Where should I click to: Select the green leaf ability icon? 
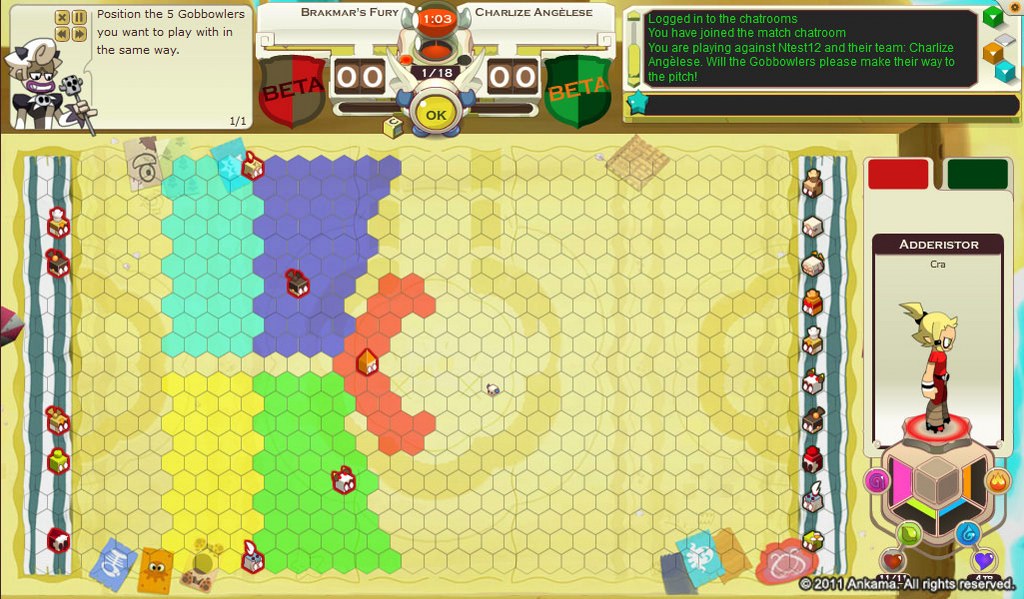(909, 533)
